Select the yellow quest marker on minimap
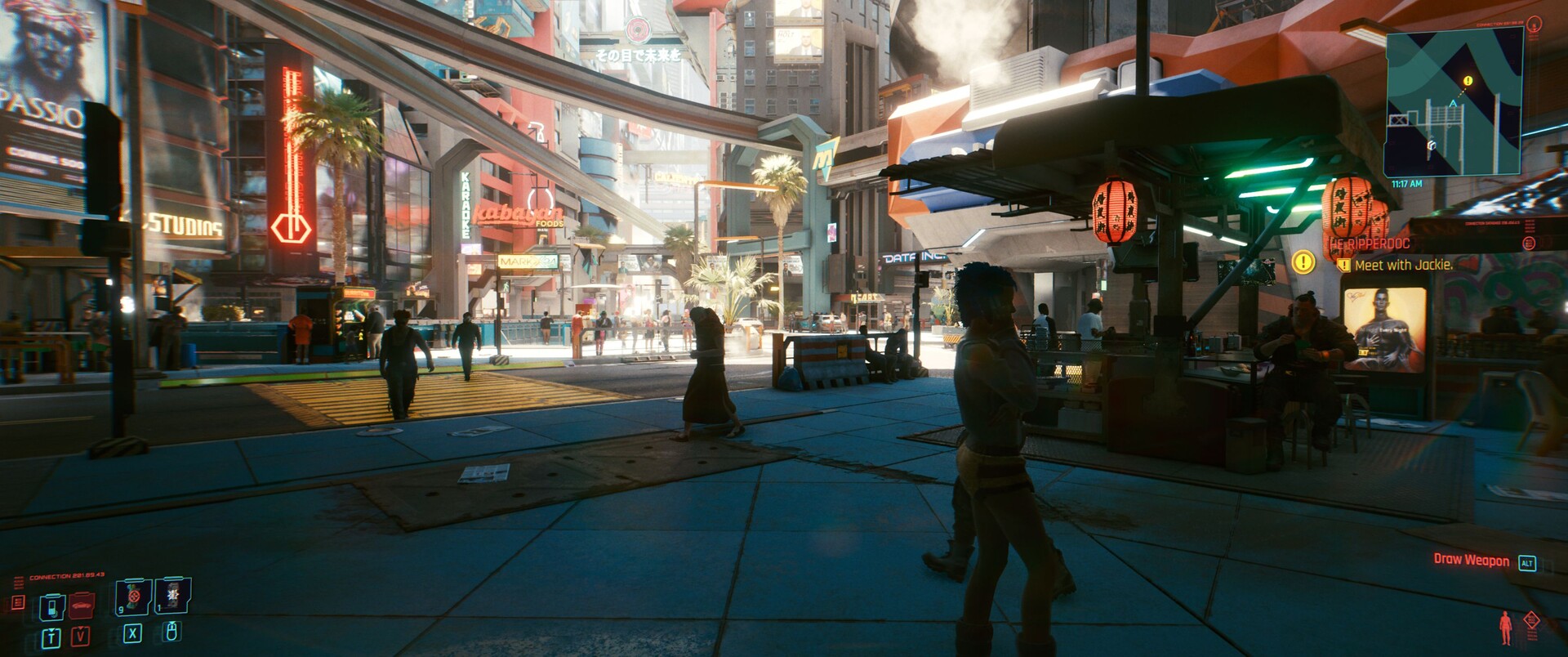This screenshot has width=1568, height=657. [x=1468, y=81]
